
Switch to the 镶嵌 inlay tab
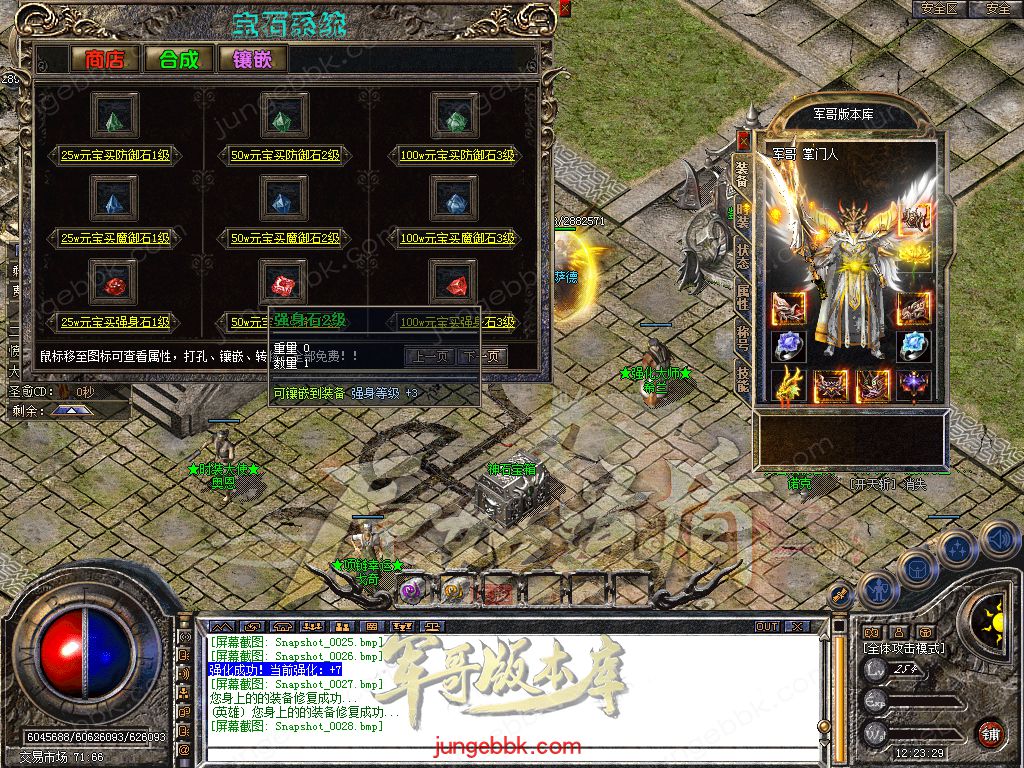[x=252, y=59]
